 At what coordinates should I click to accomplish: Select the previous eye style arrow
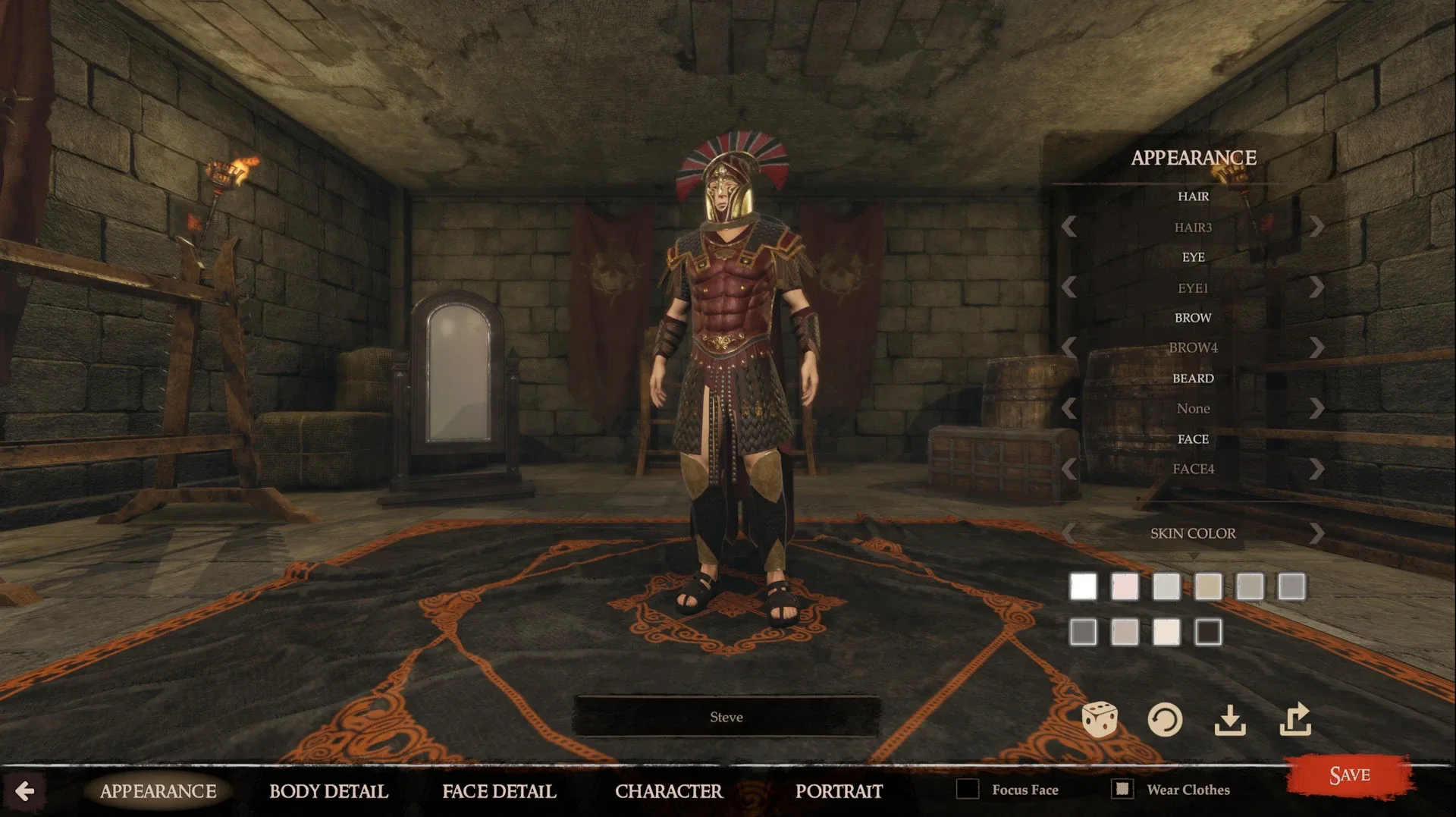[x=1068, y=287]
